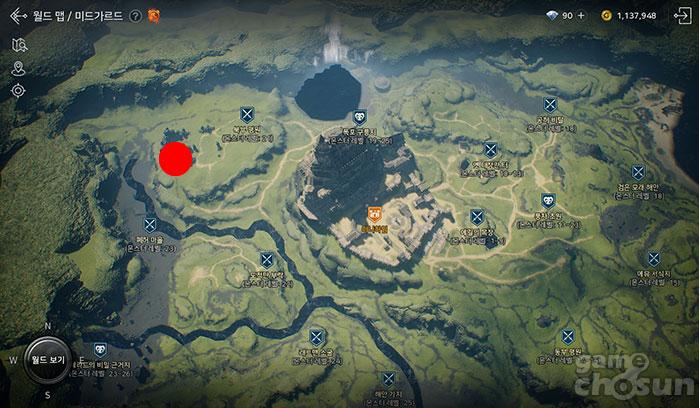Go back using the arrow button
The height and width of the screenshot is (408, 700).
click(18, 15)
